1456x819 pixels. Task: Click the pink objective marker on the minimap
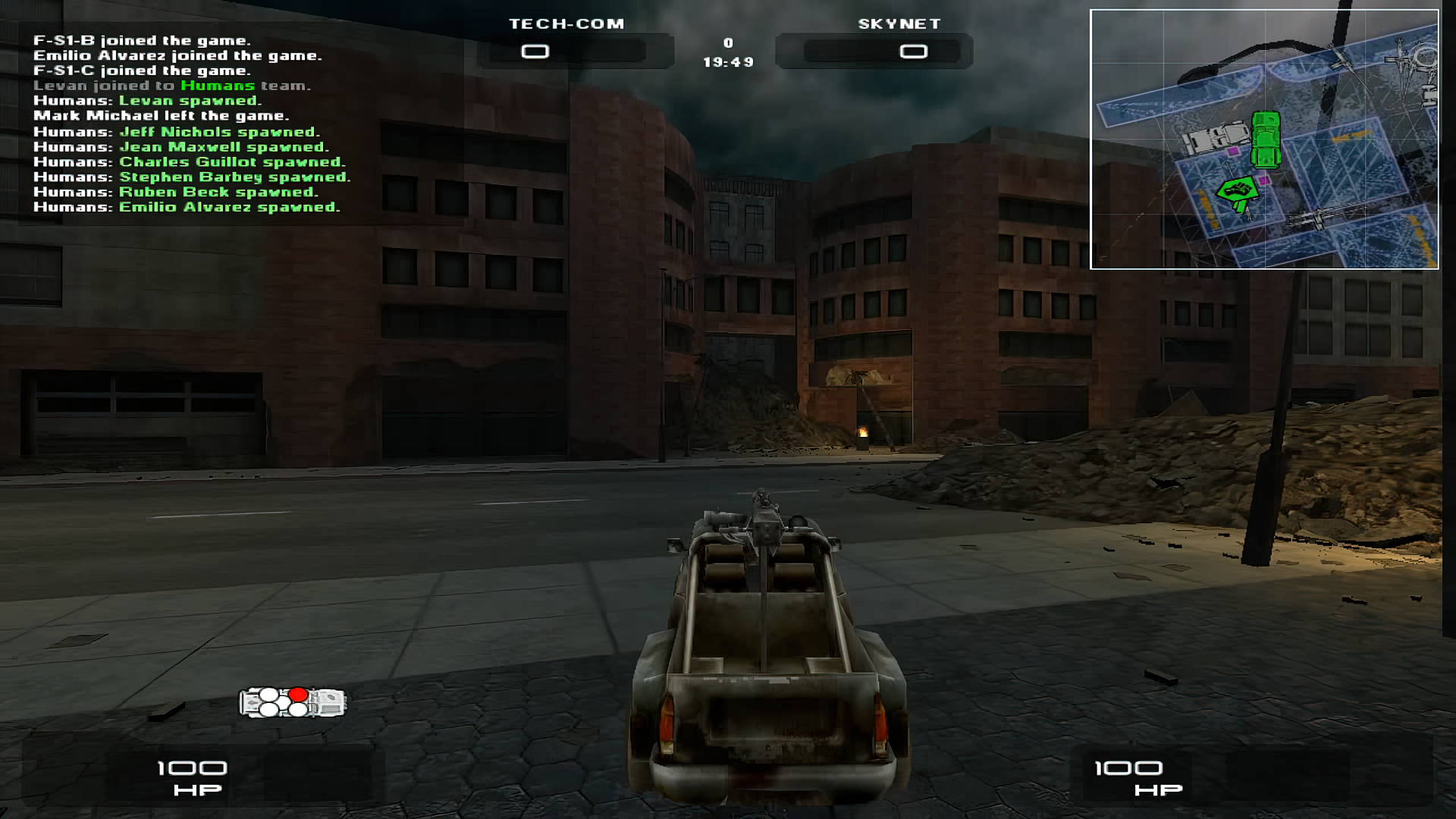pos(1233,152)
